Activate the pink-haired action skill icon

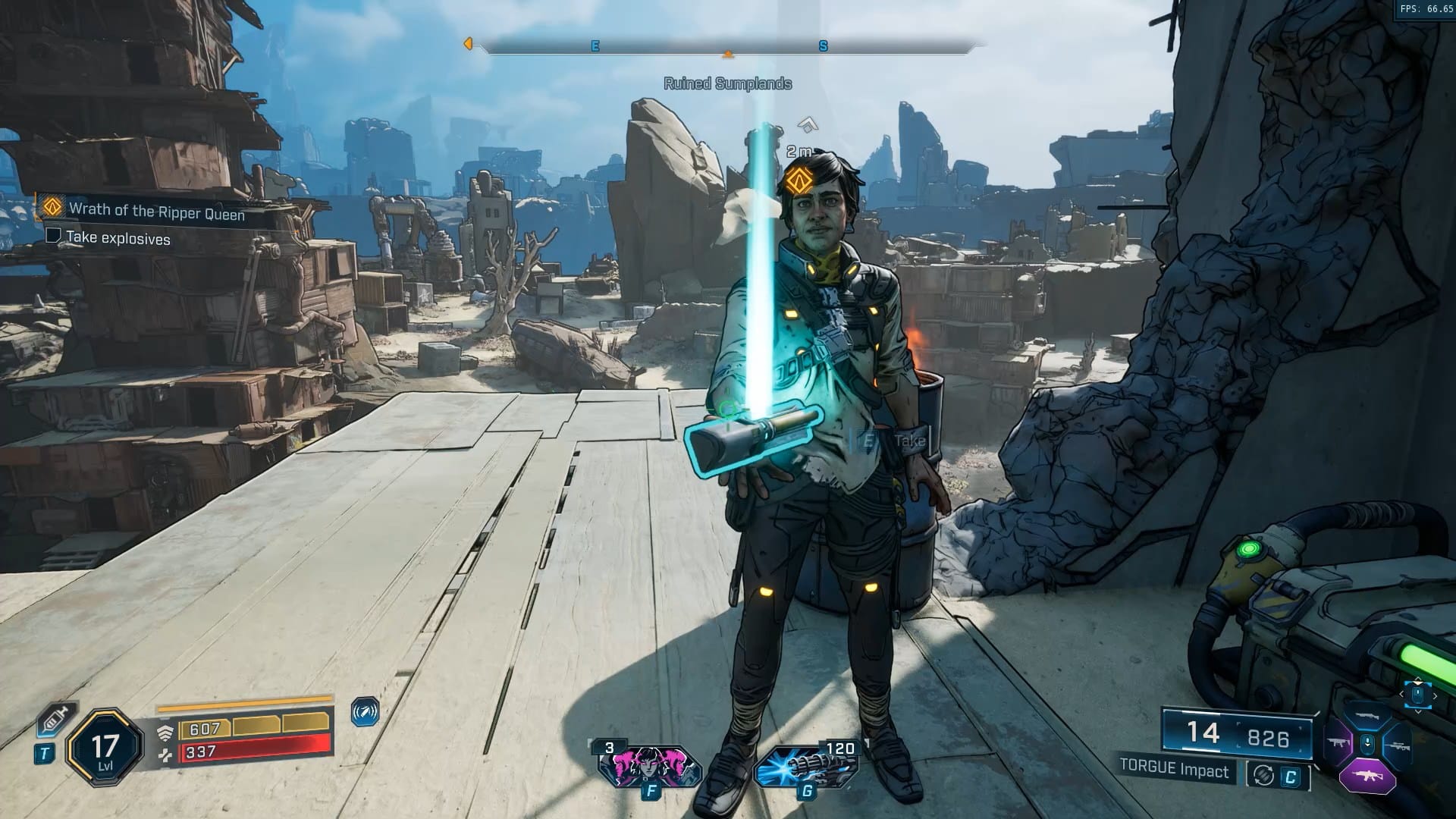click(x=649, y=765)
